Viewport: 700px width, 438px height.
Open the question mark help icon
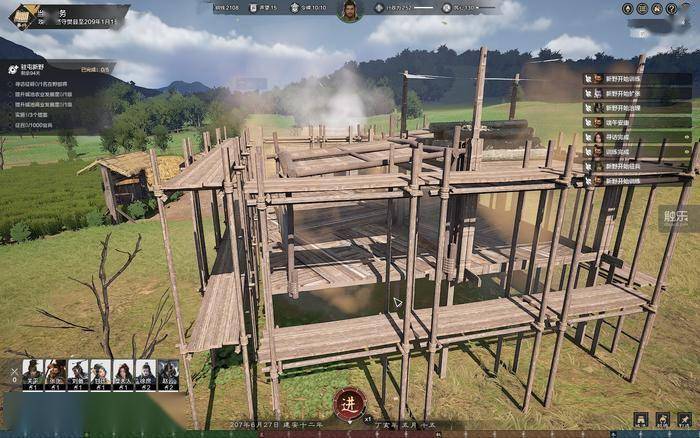click(x=673, y=8)
